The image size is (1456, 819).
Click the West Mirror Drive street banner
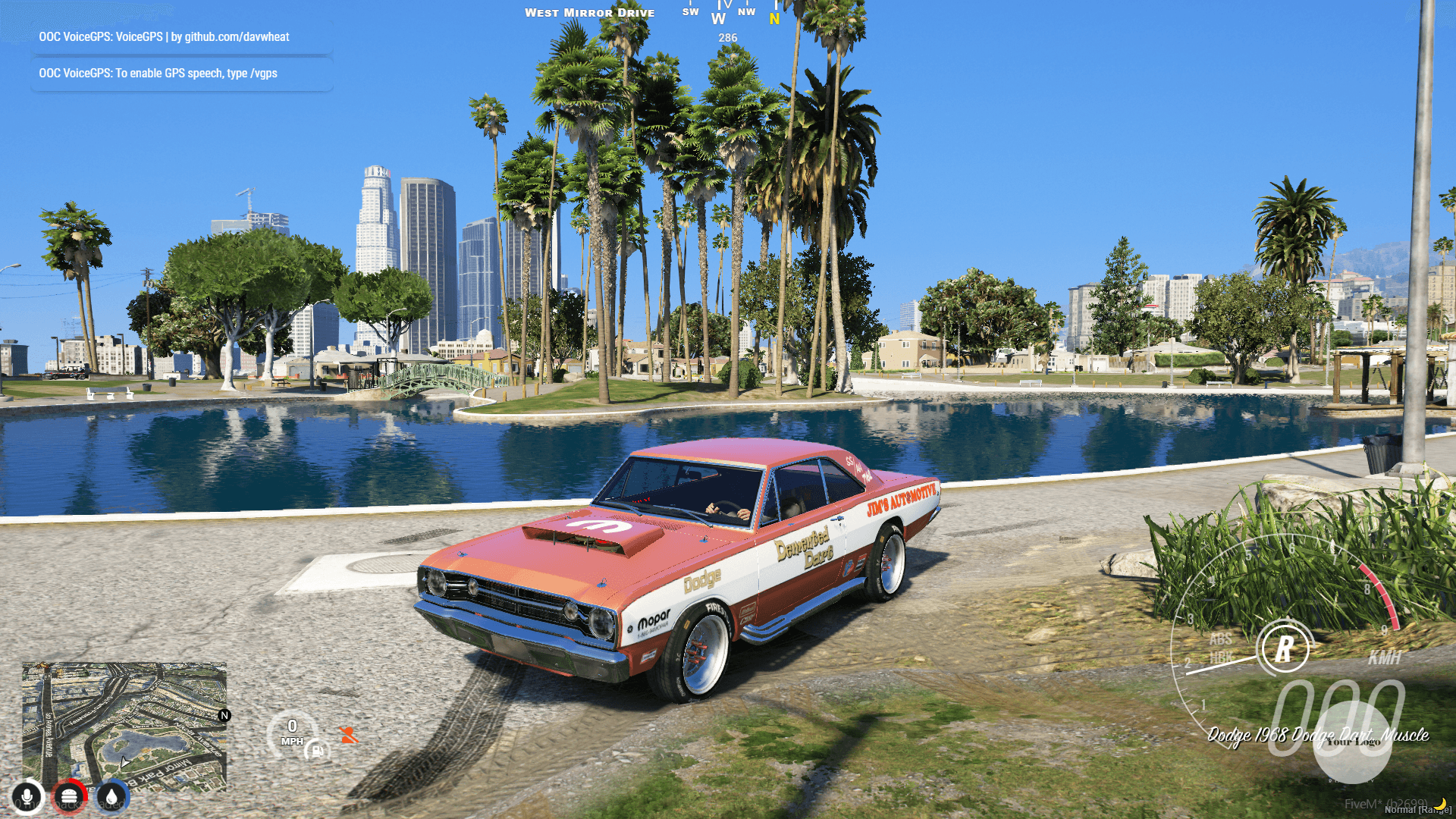[590, 12]
